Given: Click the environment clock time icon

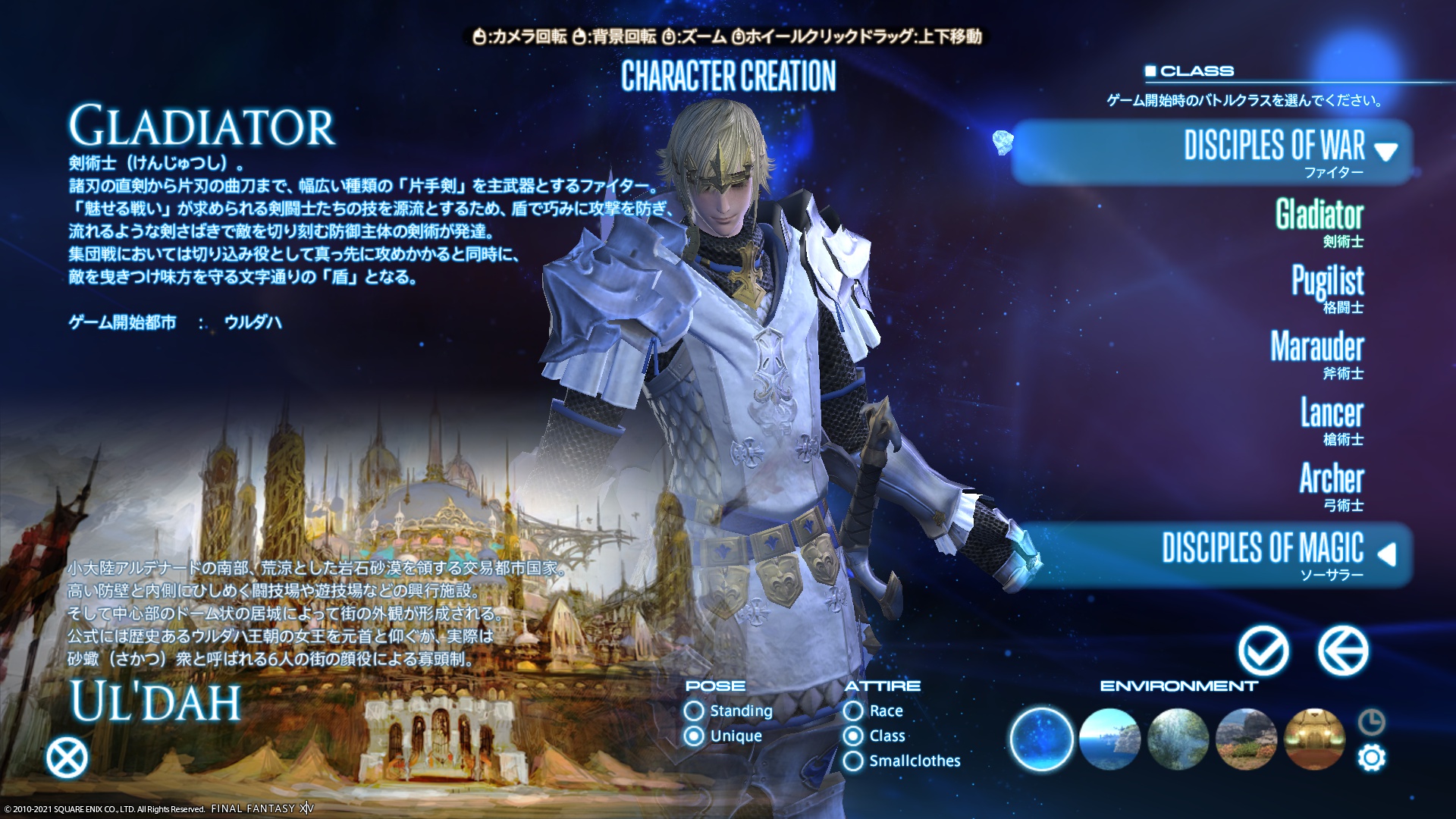Looking at the screenshot, I should point(1372,722).
